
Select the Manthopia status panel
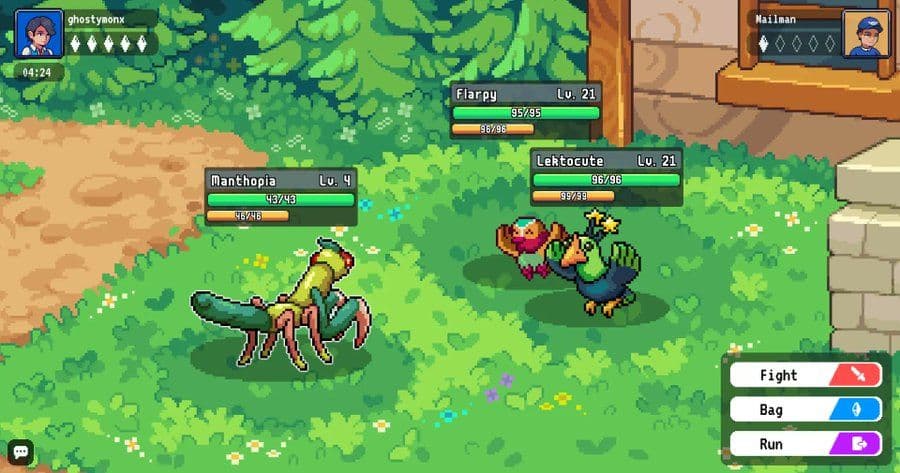pos(281,197)
